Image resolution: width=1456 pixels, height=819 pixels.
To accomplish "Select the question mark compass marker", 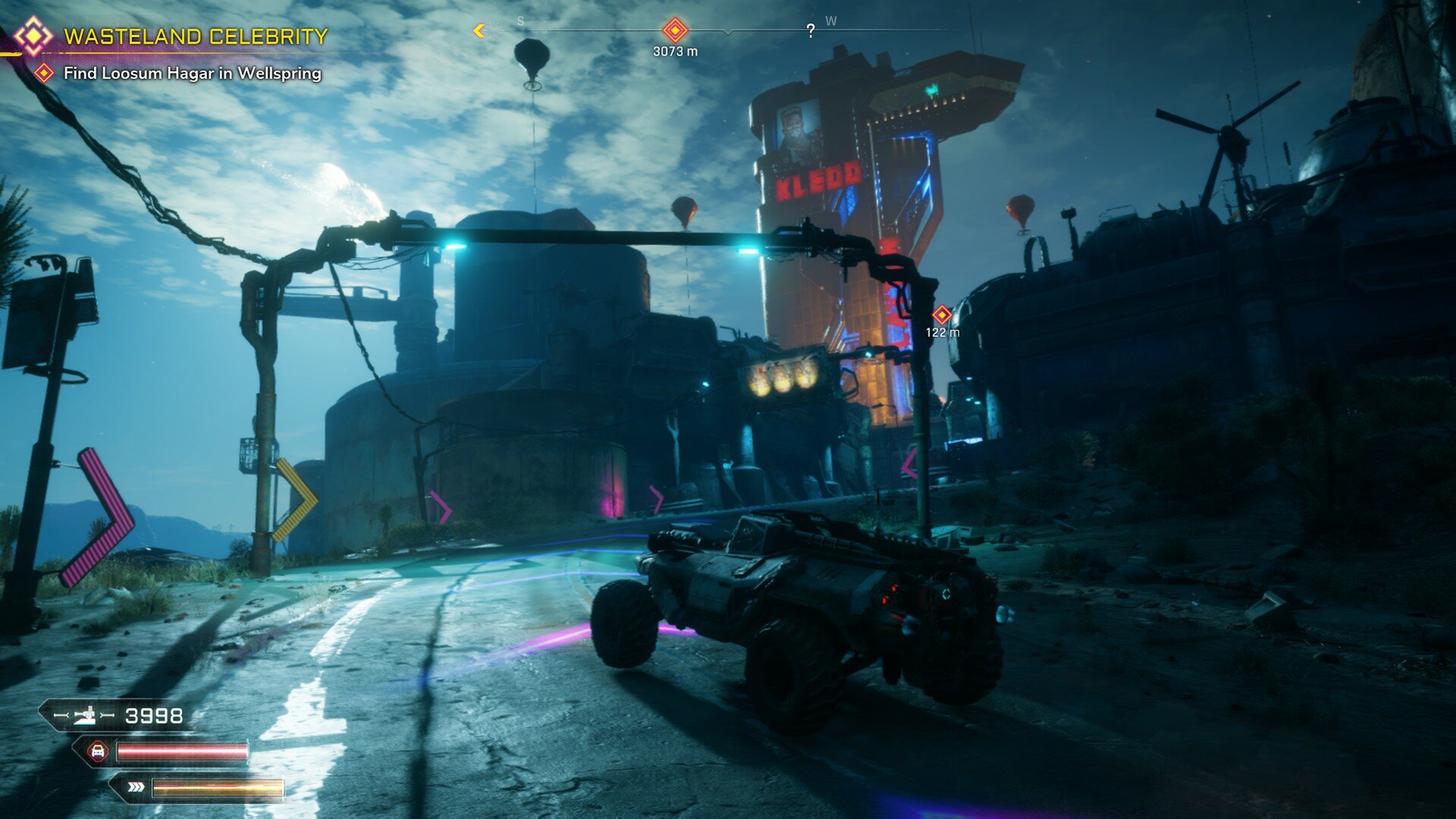I will [811, 31].
